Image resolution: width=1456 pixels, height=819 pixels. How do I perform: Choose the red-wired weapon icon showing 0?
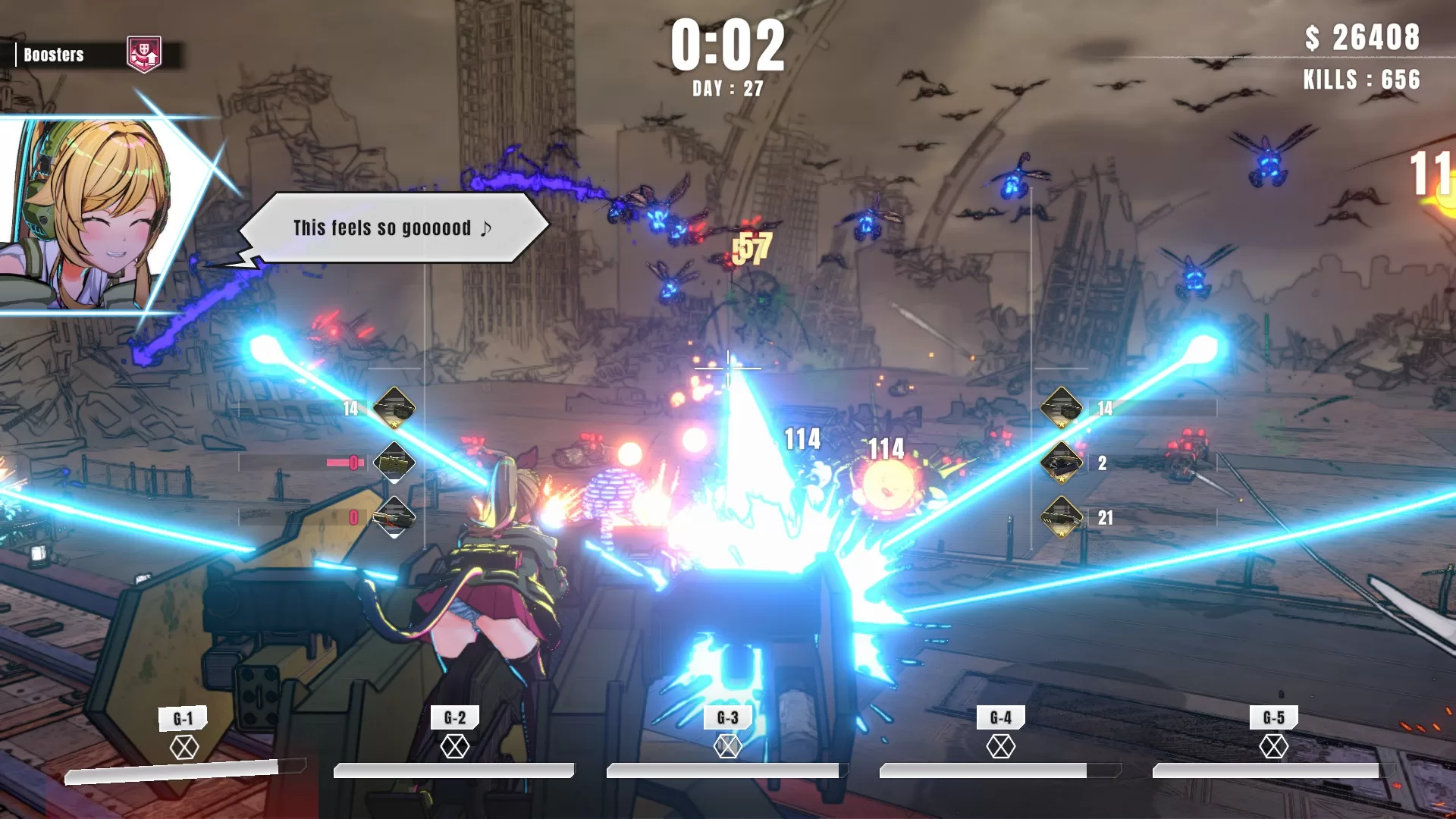pos(394,517)
